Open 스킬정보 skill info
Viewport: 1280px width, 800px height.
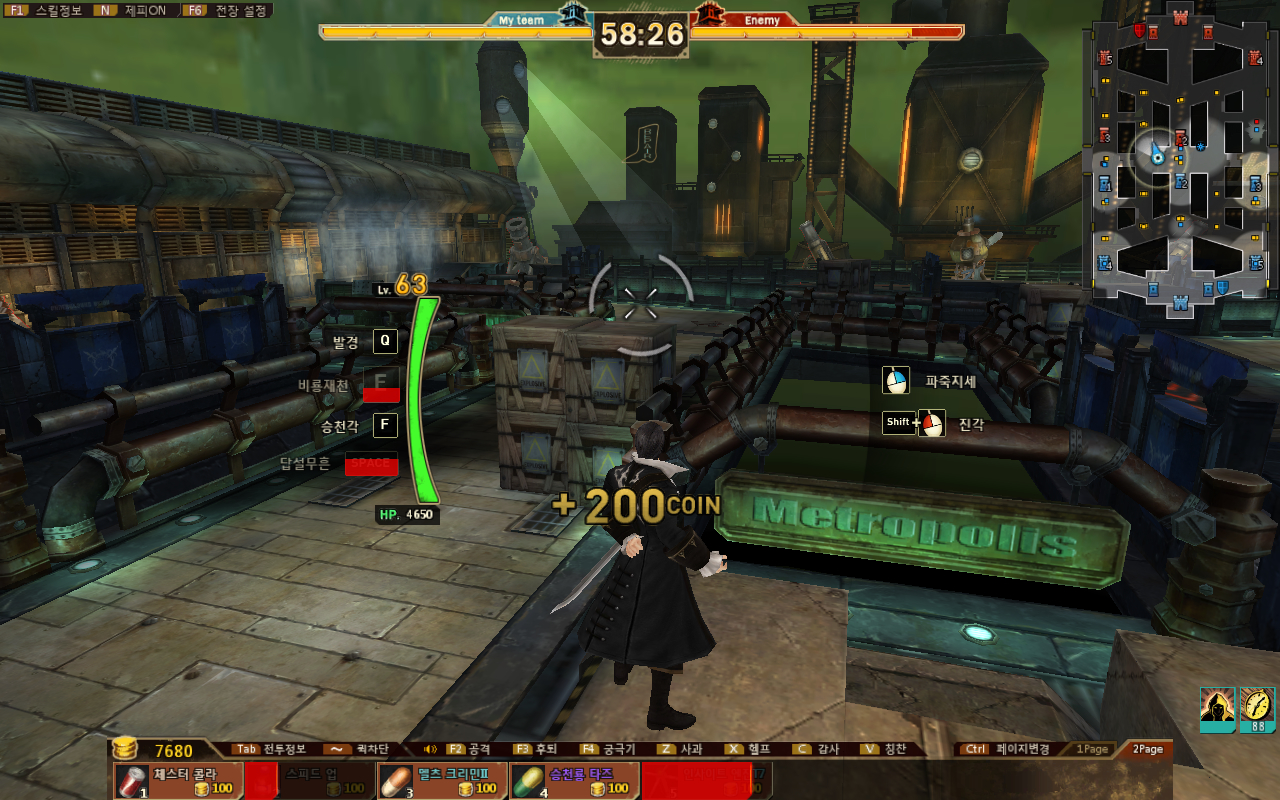(x=46, y=10)
